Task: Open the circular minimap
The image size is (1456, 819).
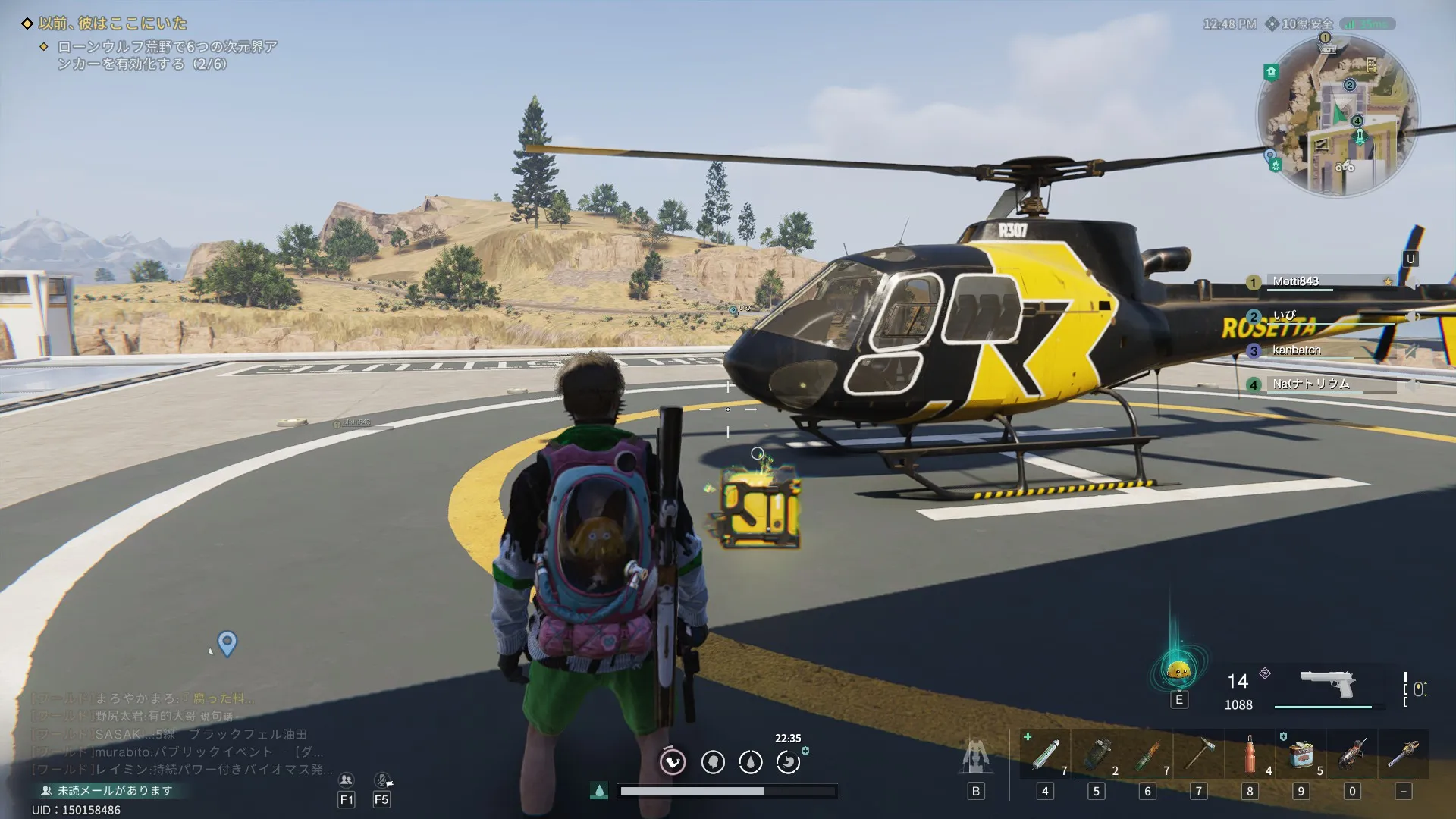Action: click(1338, 115)
